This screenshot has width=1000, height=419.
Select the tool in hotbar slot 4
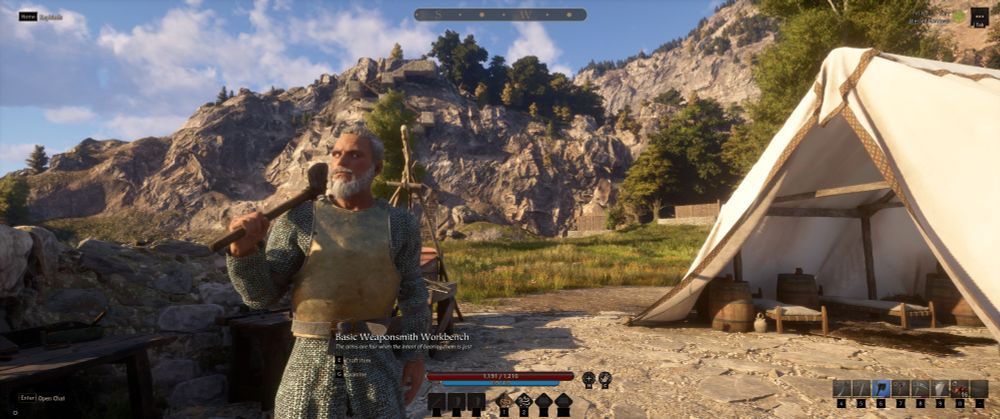(x=842, y=388)
